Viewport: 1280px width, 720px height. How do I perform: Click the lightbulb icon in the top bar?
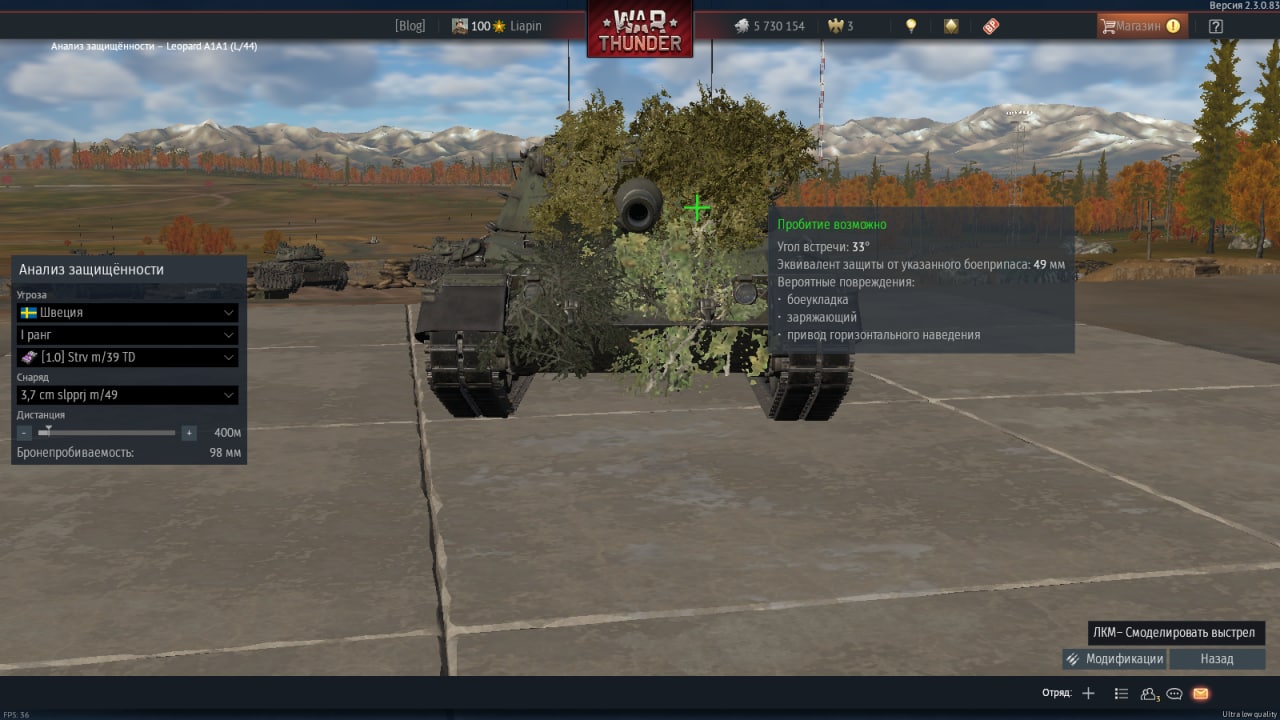[911, 26]
